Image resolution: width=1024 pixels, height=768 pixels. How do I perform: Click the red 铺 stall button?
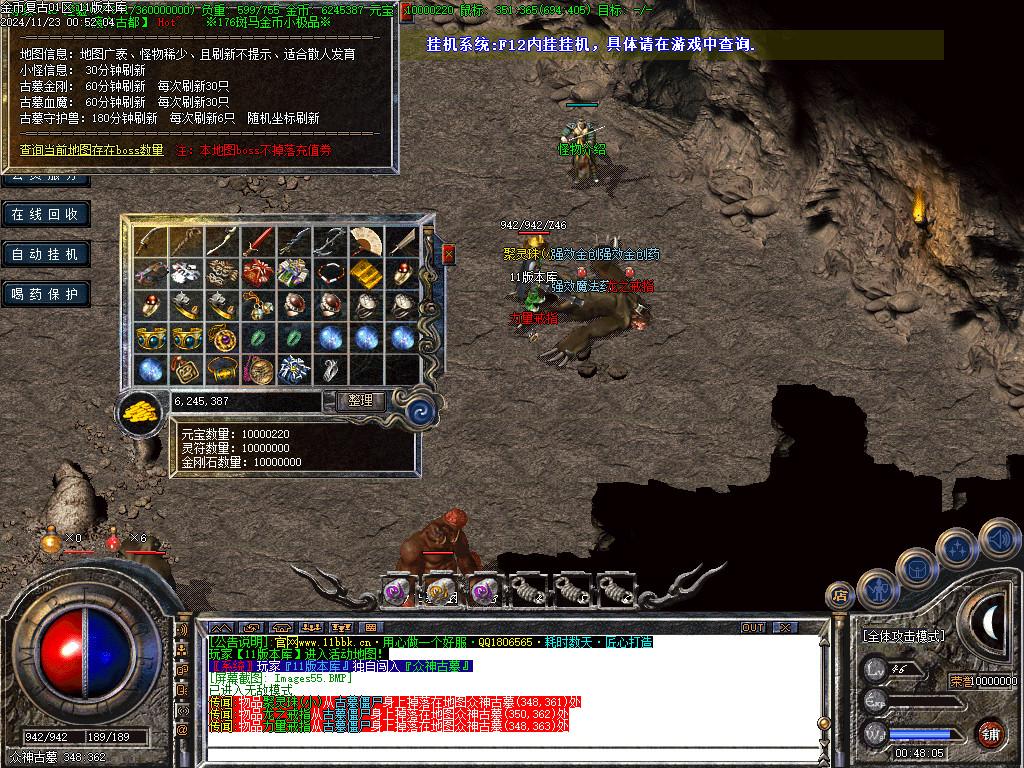click(x=991, y=732)
